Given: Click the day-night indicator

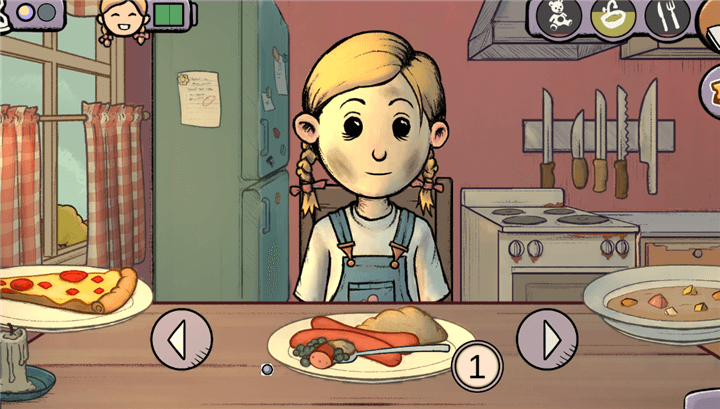Looking at the screenshot, I should click(x=30, y=12).
